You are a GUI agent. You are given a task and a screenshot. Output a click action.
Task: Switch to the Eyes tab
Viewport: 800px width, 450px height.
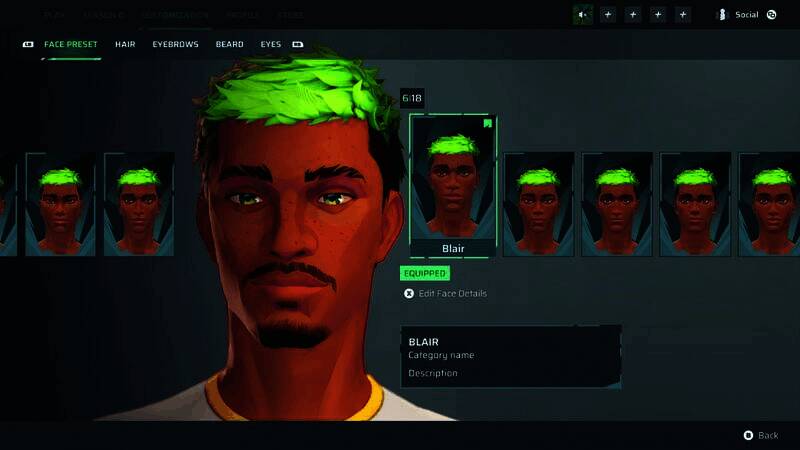click(x=271, y=45)
